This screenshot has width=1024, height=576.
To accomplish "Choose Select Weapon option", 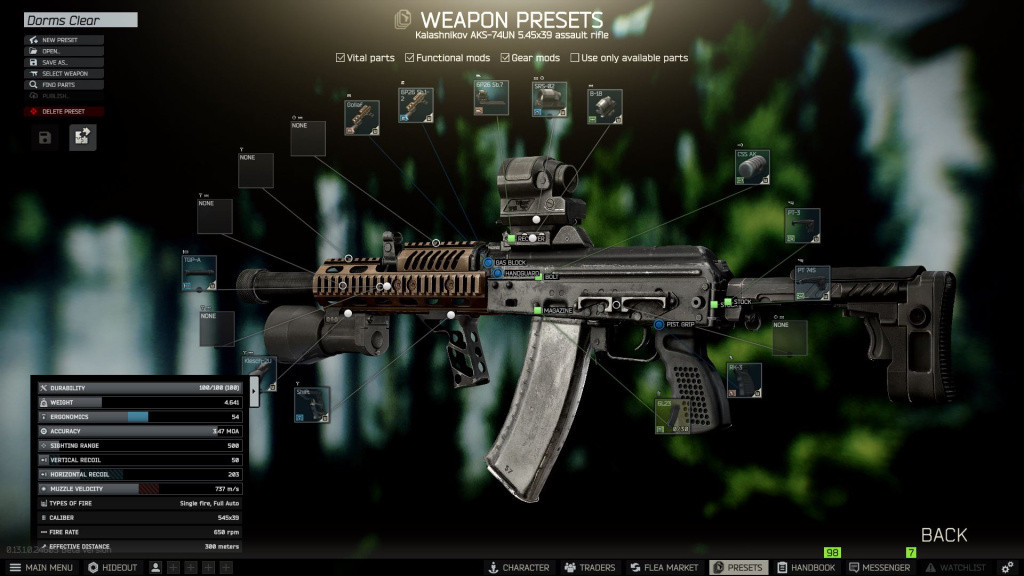I will (64, 73).
